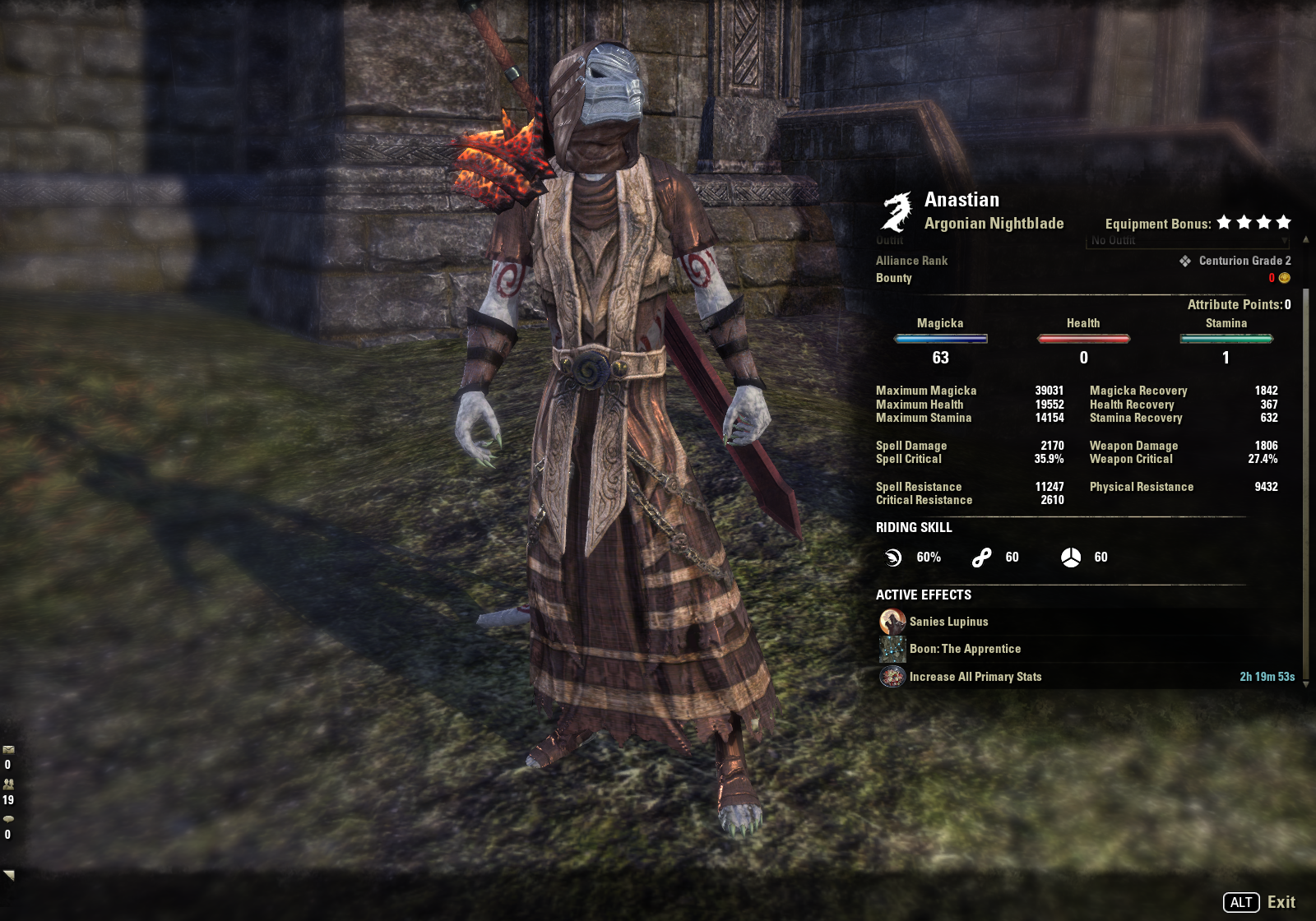Click the Stamina attribute bar
1316x921 pixels.
(1226, 339)
